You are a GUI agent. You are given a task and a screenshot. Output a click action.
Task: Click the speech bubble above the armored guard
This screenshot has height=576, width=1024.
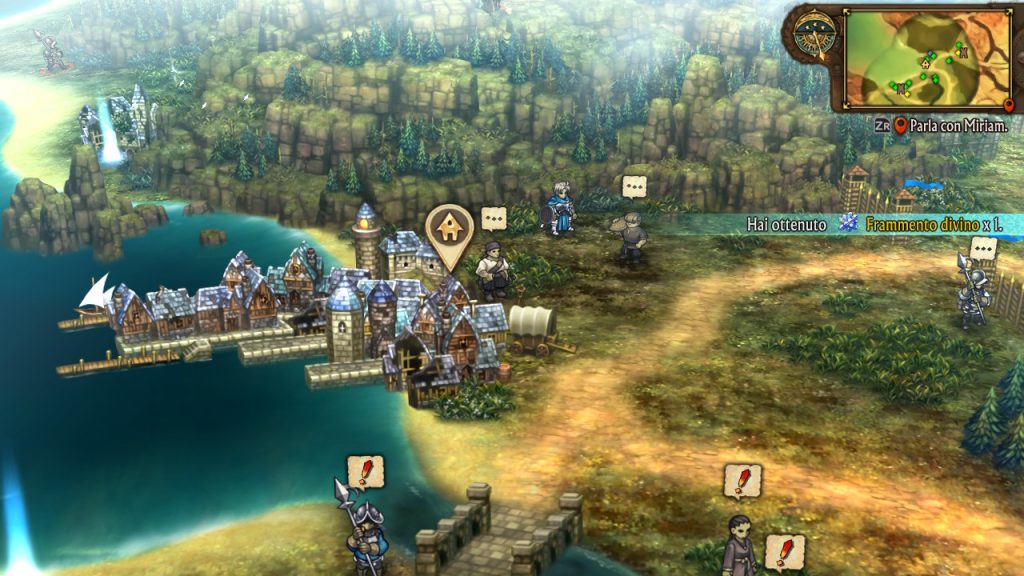pos(984,248)
